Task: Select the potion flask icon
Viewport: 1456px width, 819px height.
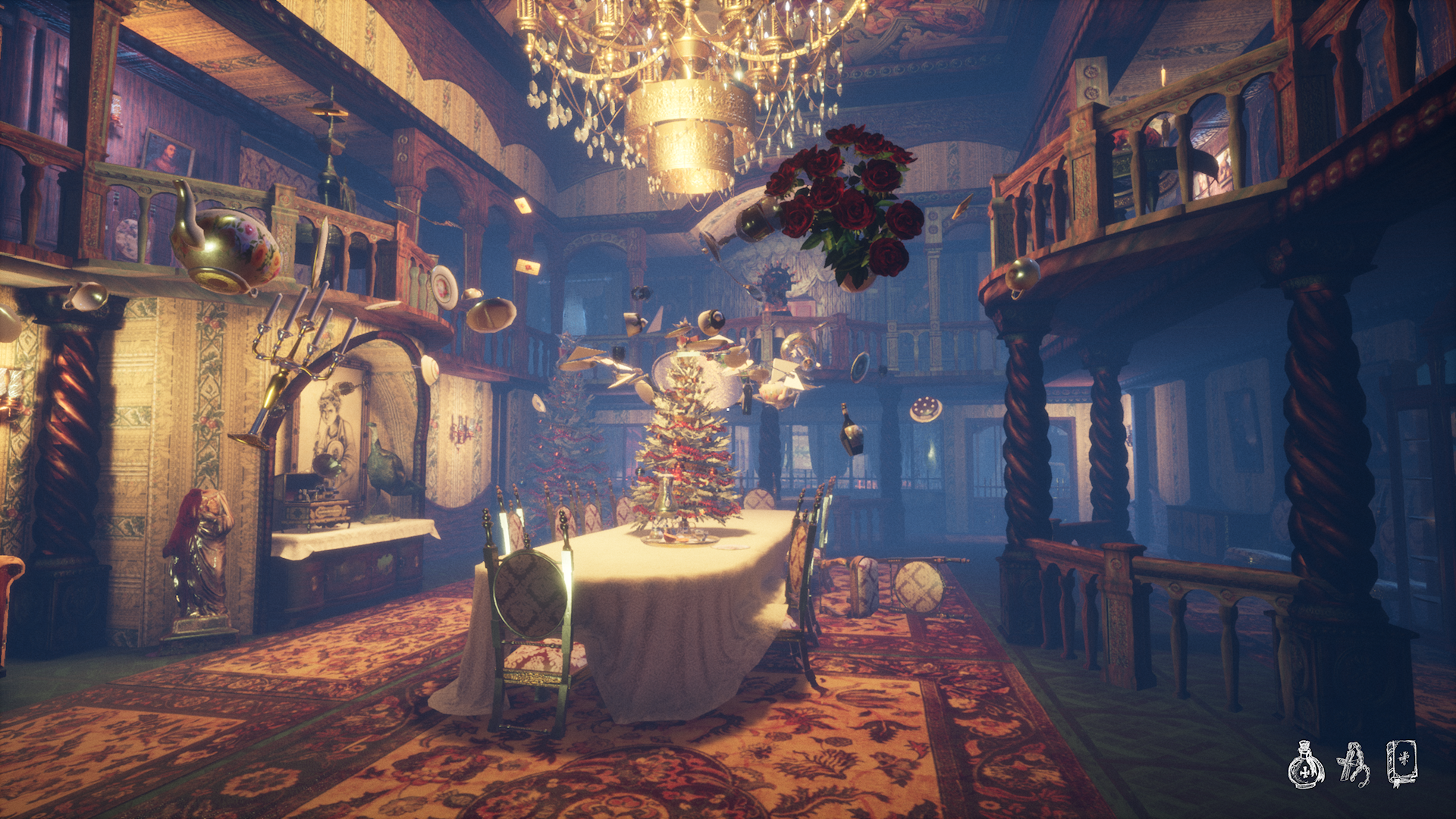Action: (x=1305, y=765)
